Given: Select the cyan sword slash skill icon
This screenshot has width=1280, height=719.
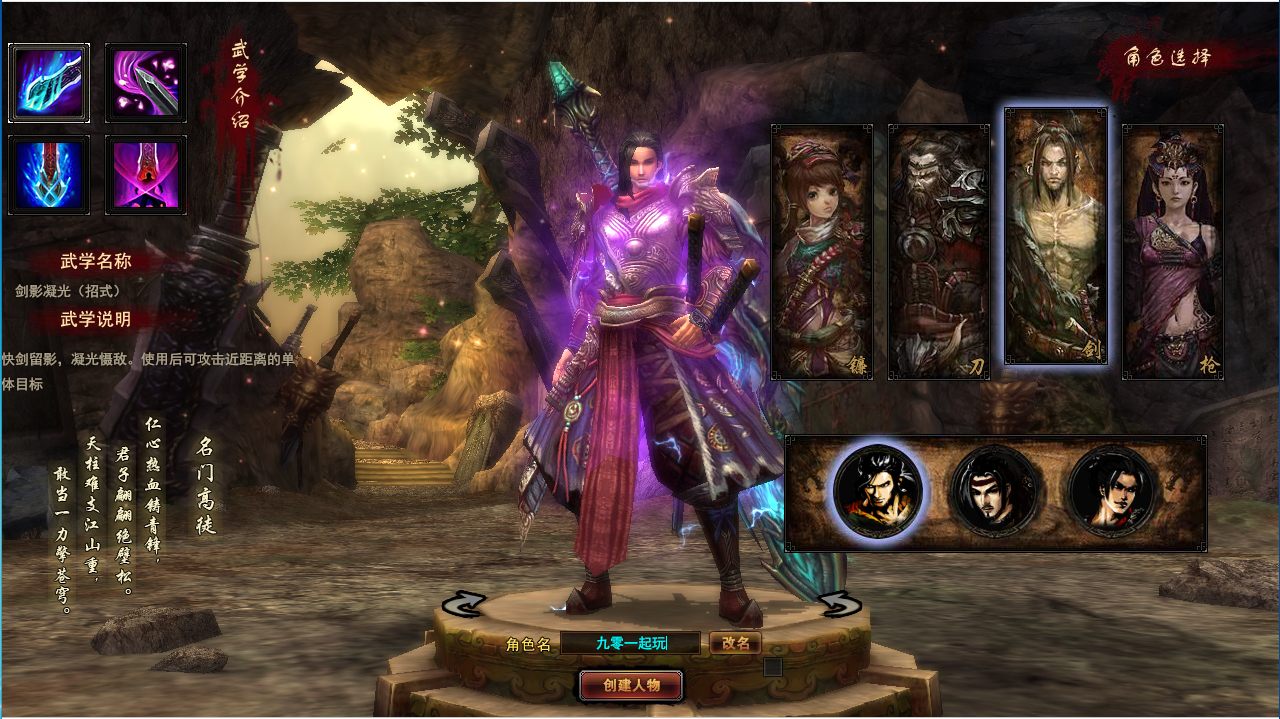Looking at the screenshot, I should [49, 83].
